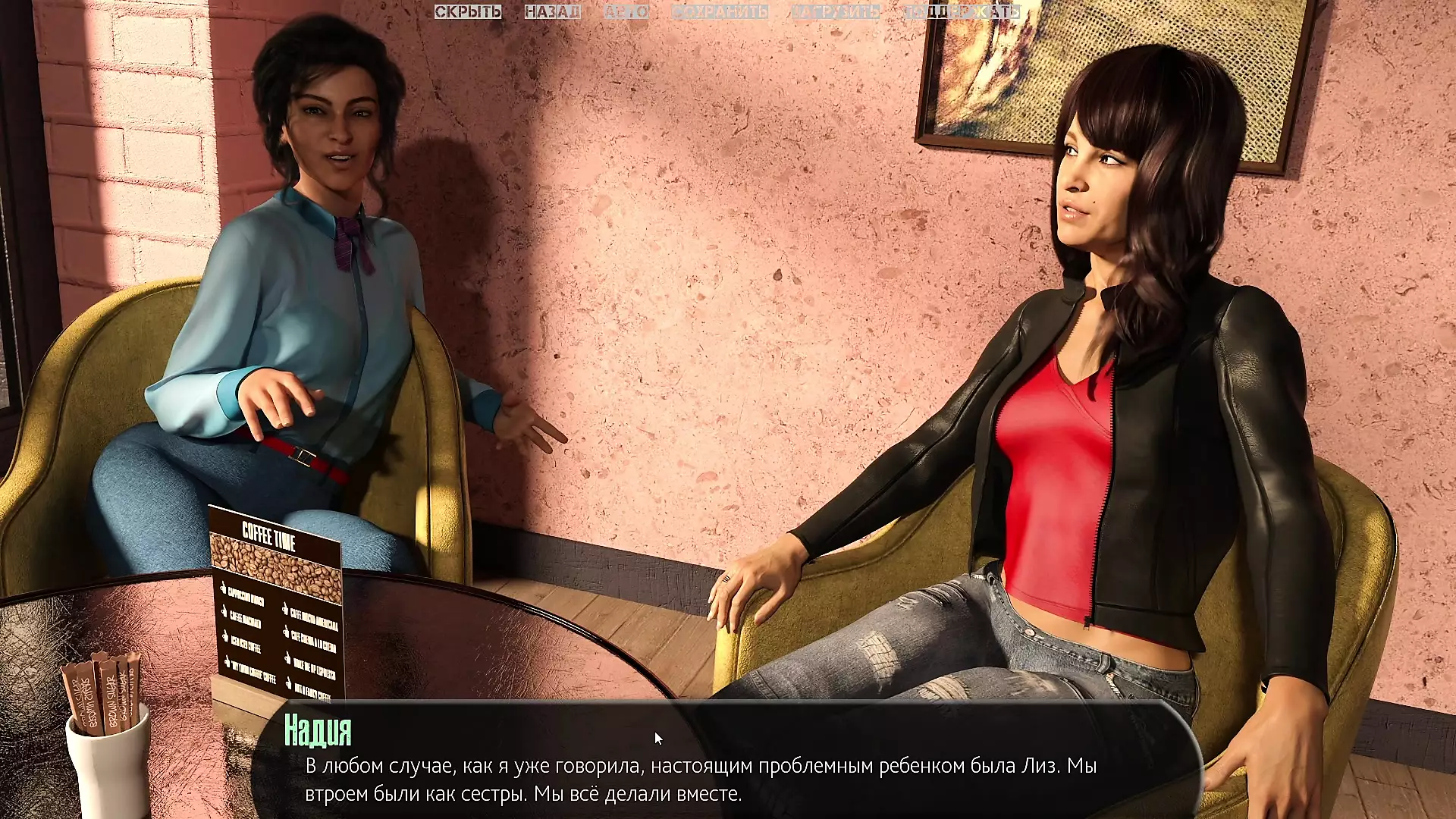Click the Поддержать support button
Viewport: 1456px width, 819px height.
pos(962,12)
